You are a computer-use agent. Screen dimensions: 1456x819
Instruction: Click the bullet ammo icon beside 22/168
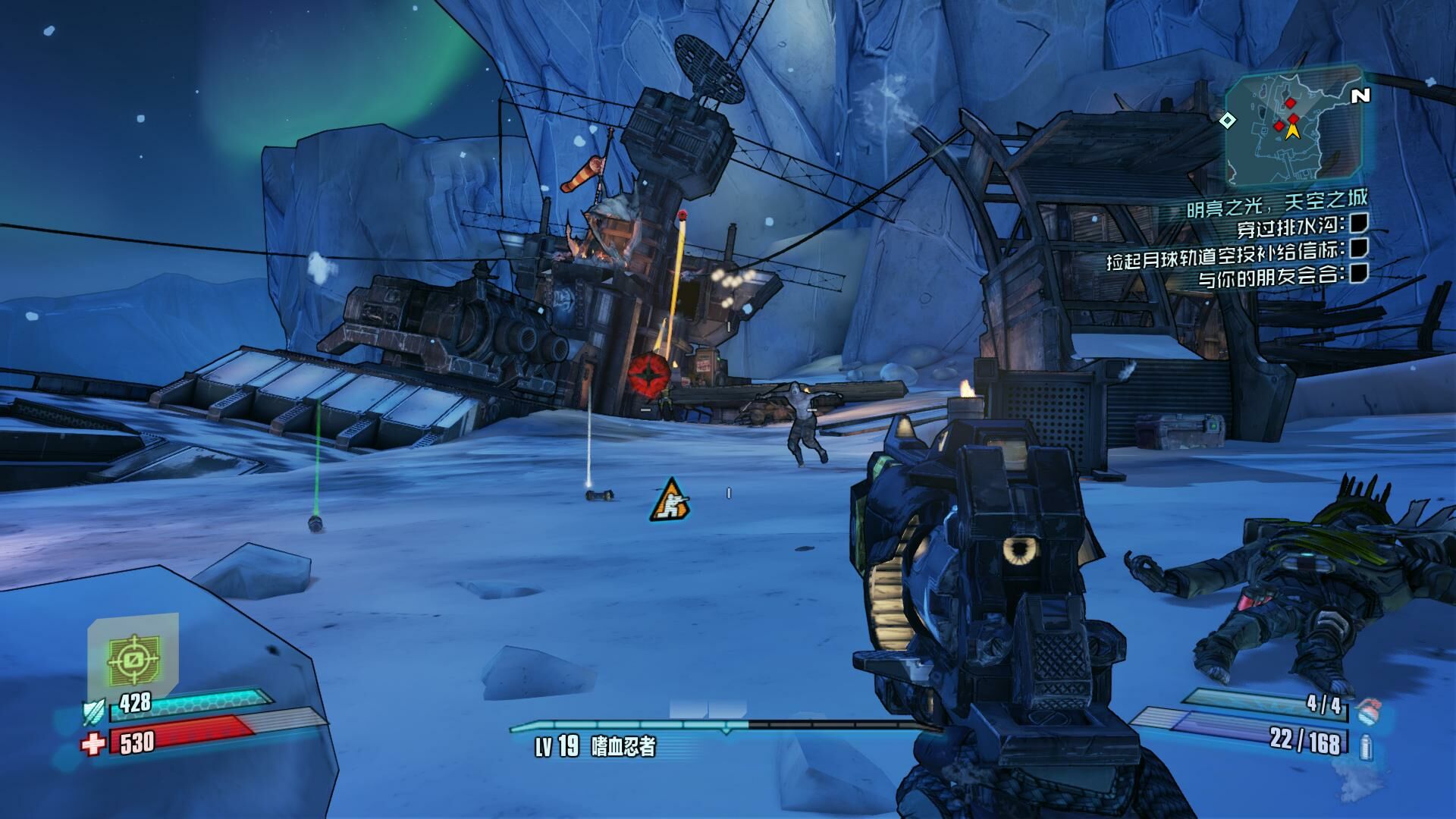click(x=1367, y=747)
